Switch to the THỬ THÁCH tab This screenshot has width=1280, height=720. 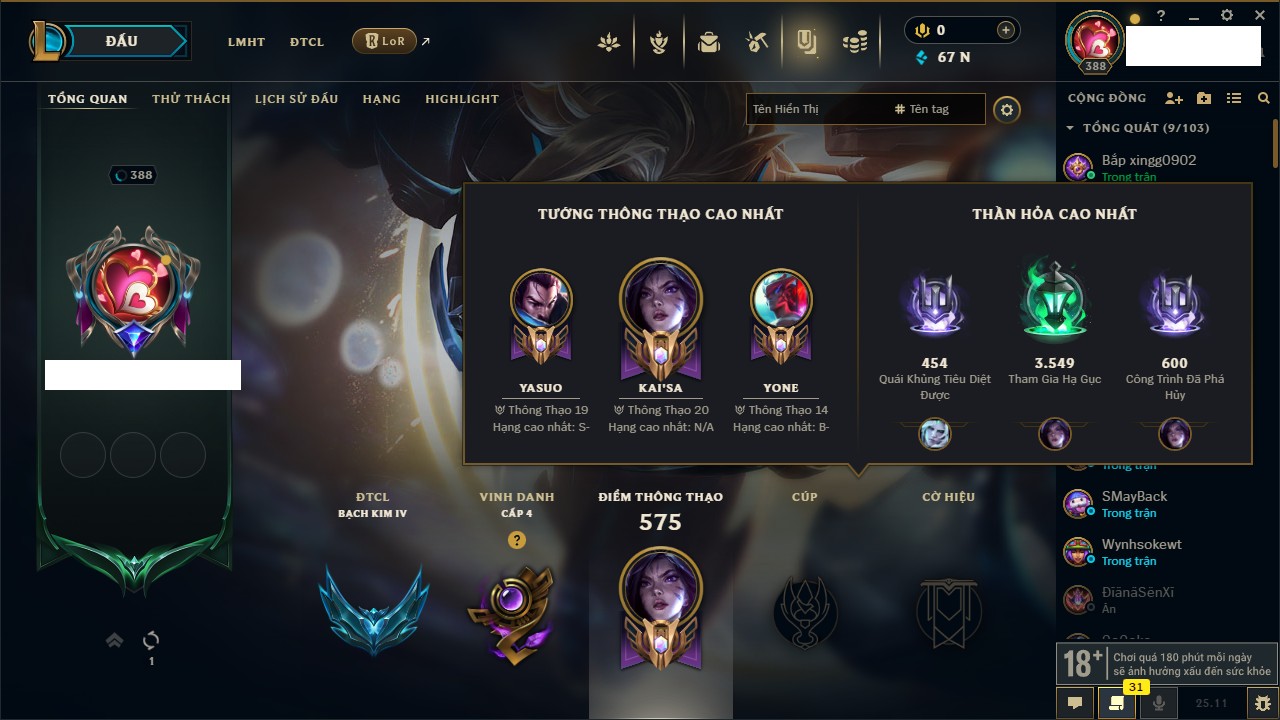[191, 99]
